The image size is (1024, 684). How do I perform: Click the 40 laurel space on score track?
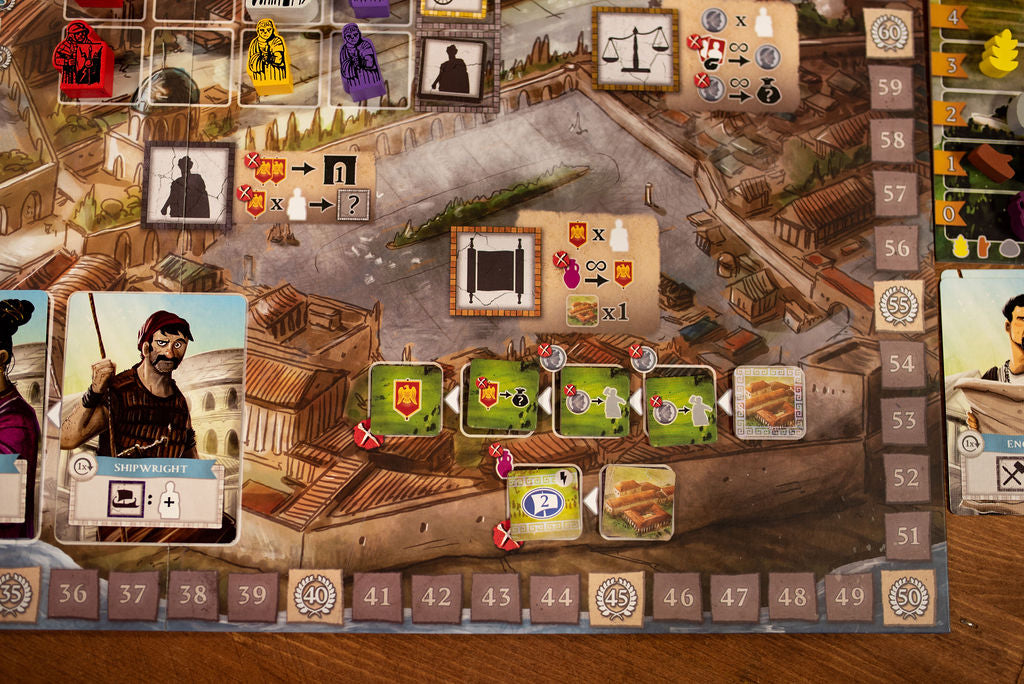point(315,597)
